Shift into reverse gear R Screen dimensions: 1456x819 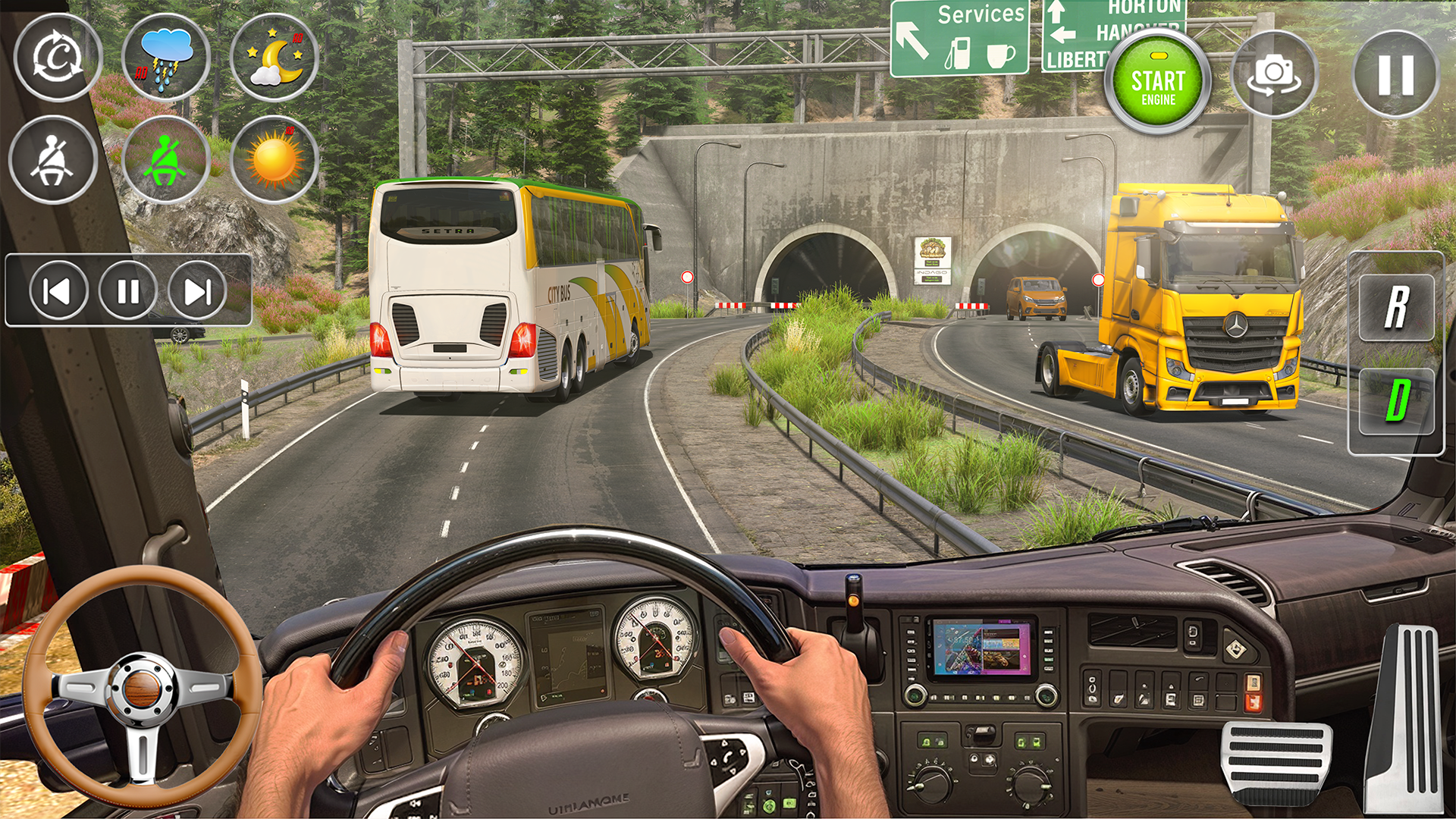[1396, 307]
